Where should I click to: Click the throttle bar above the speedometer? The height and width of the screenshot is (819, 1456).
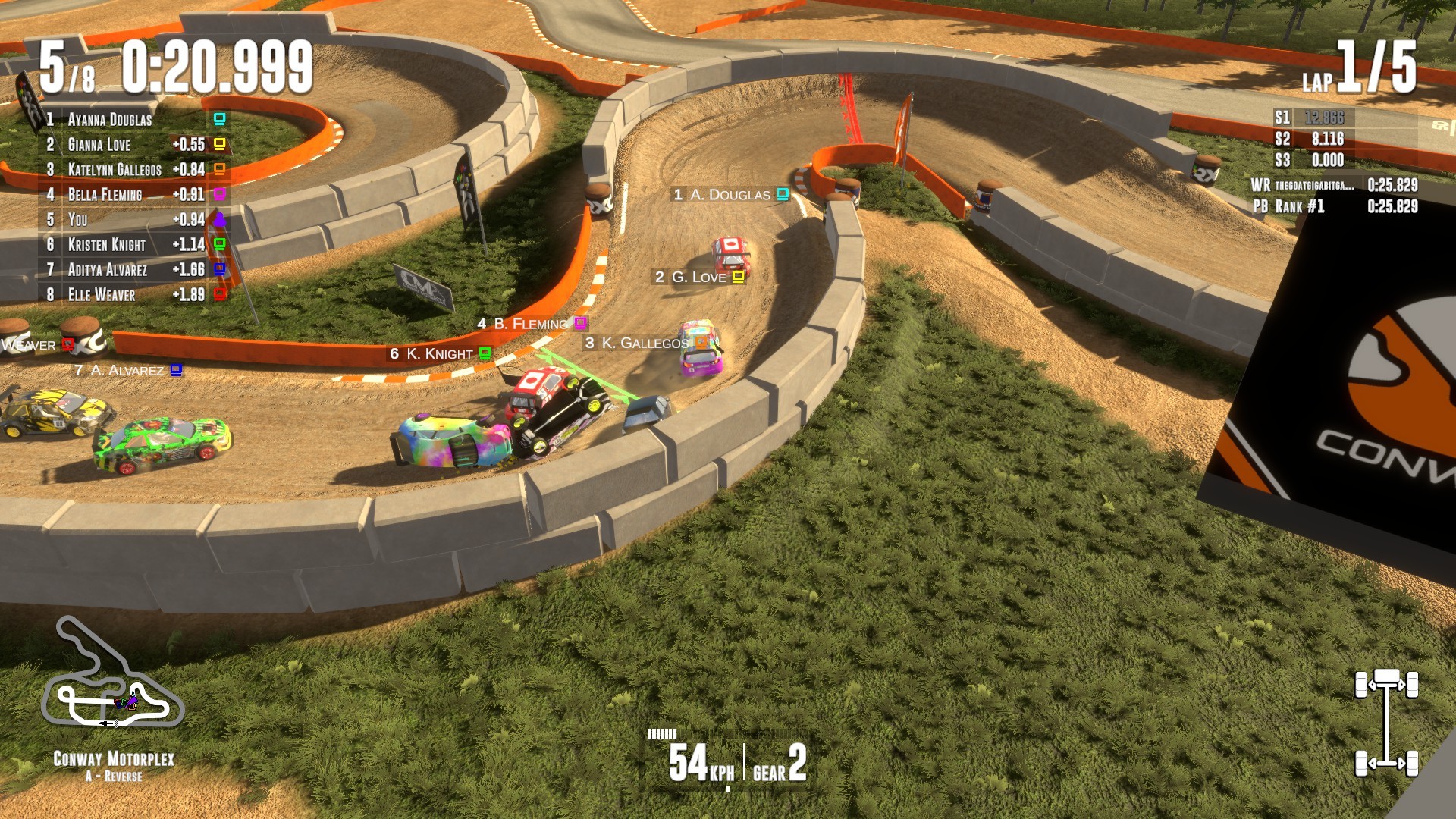click(664, 734)
